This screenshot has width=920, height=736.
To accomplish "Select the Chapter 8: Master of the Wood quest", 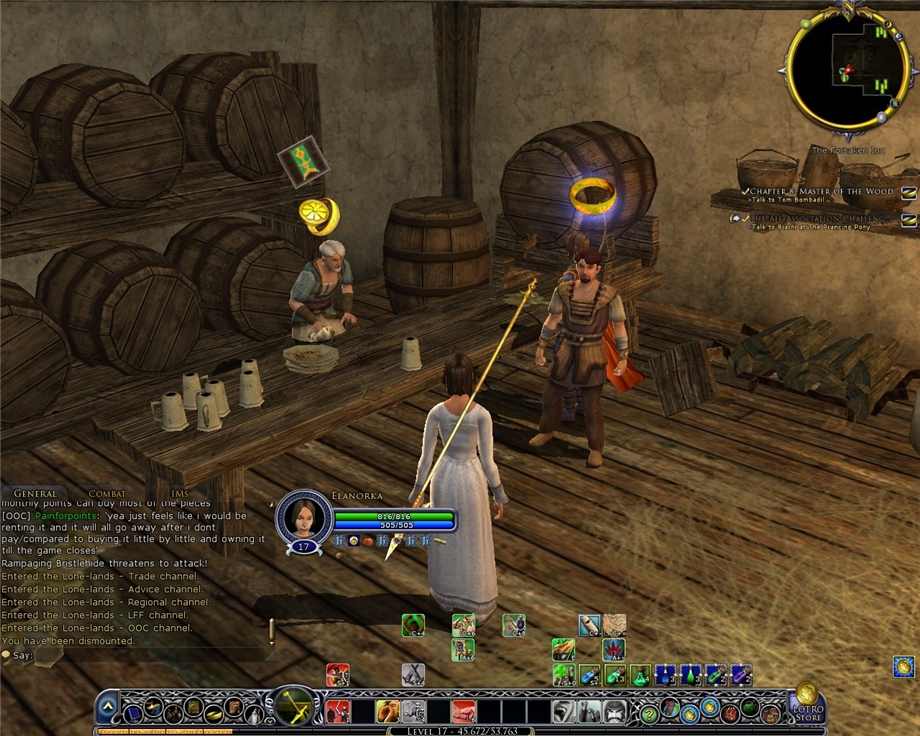I will [815, 191].
